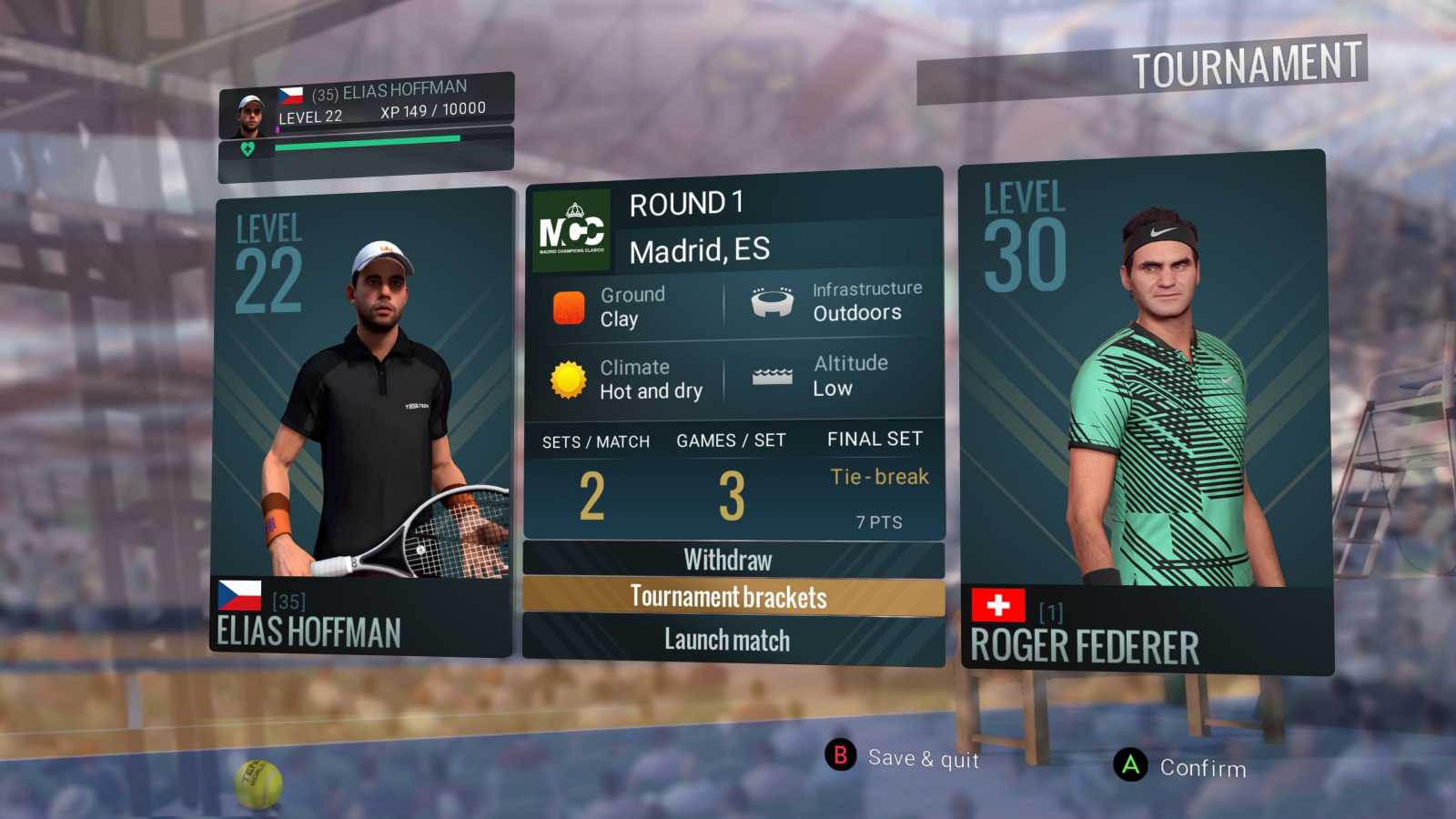Click the Games / Set value of 3
Image resolution: width=1456 pixels, height=819 pixels.
tap(729, 496)
